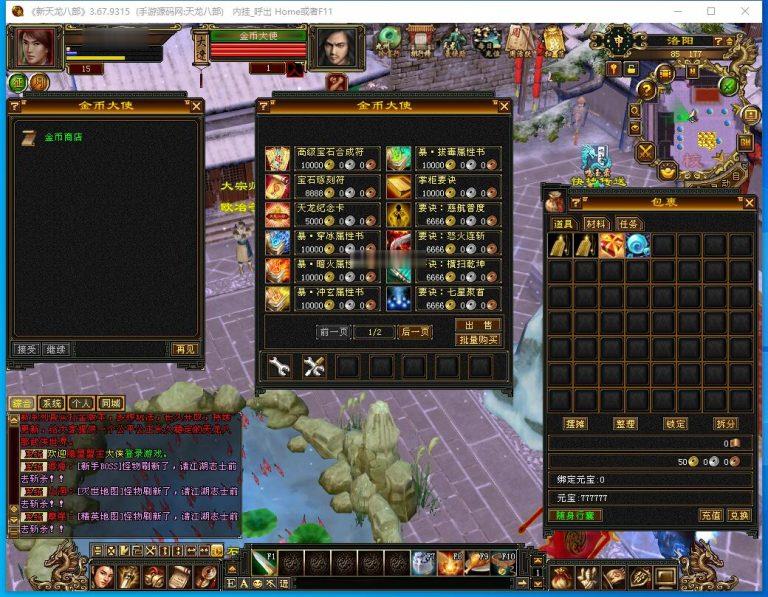The width and height of the screenshot is (768, 597).
Task: Select the 天龙纪念卡 shop item
Action: 277,215
